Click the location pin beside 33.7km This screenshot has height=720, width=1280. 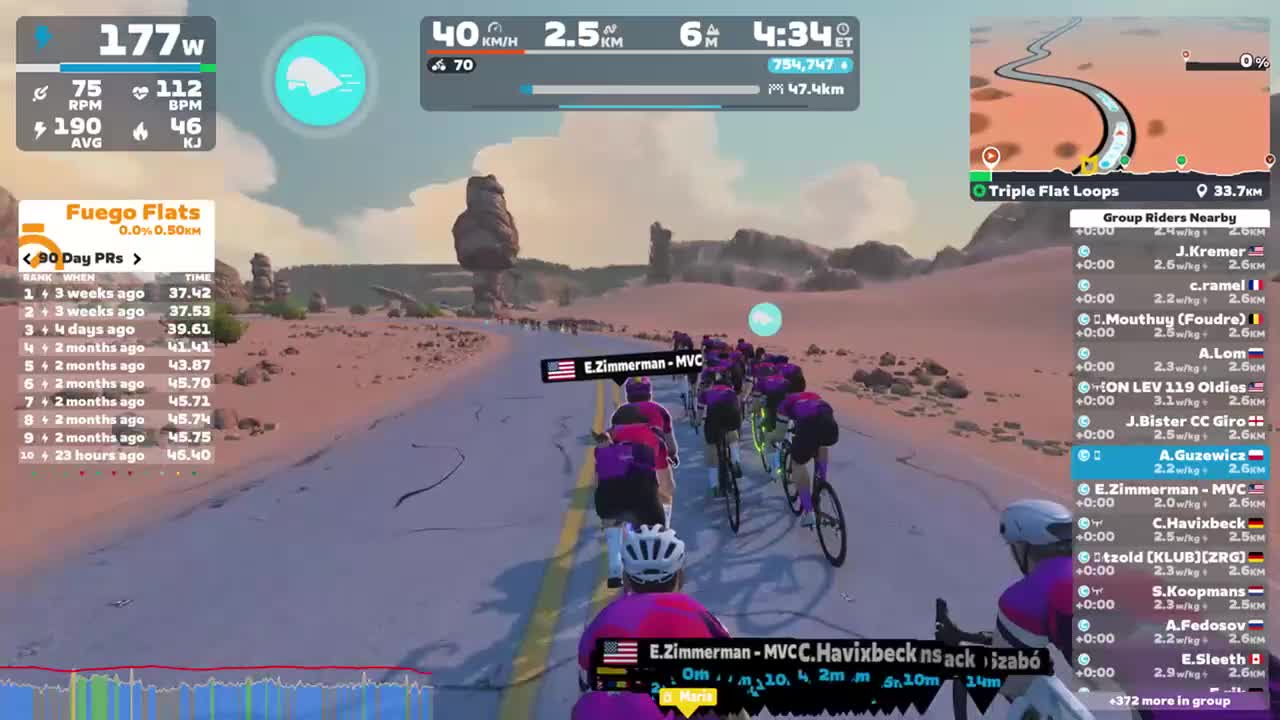pyautogui.click(x=1204, y=190)
